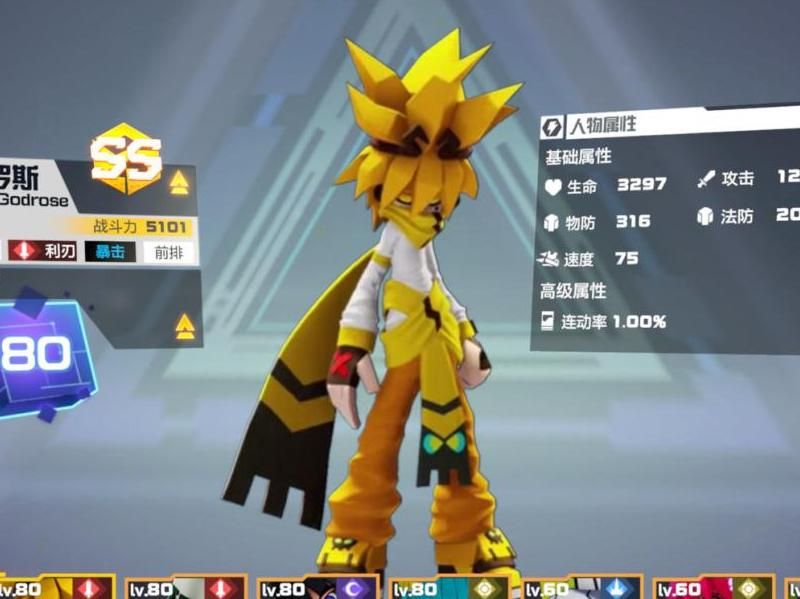Choose the lv.80 teal hero with green diamond icon
This screenshot has height=599, width=800.
coord(451,588)
